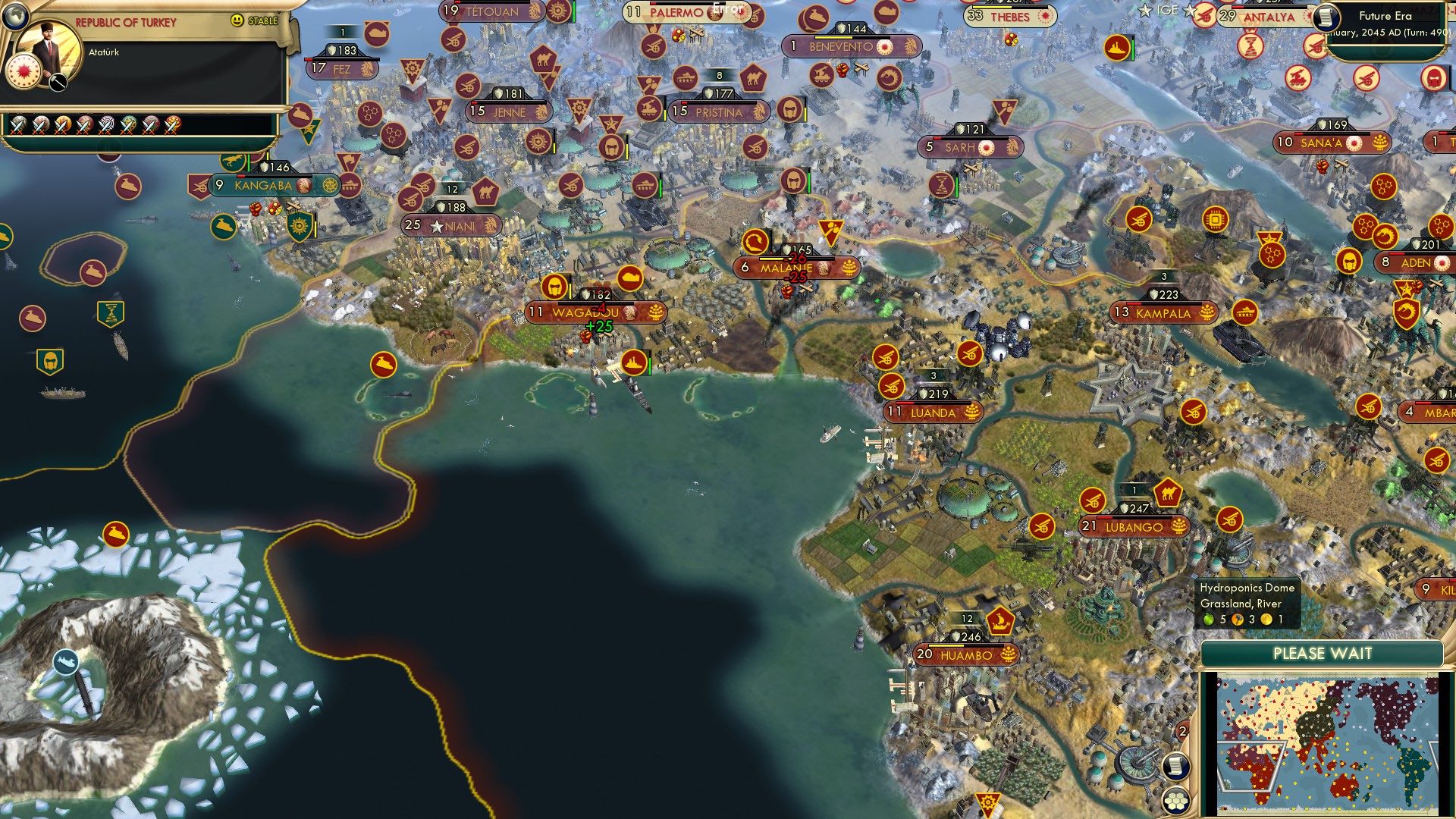Image resolution: width=1456 pixels, height=819 pixels.
Task: Select the submarine unit icon near Wagadou
Action: pos(631,278)
